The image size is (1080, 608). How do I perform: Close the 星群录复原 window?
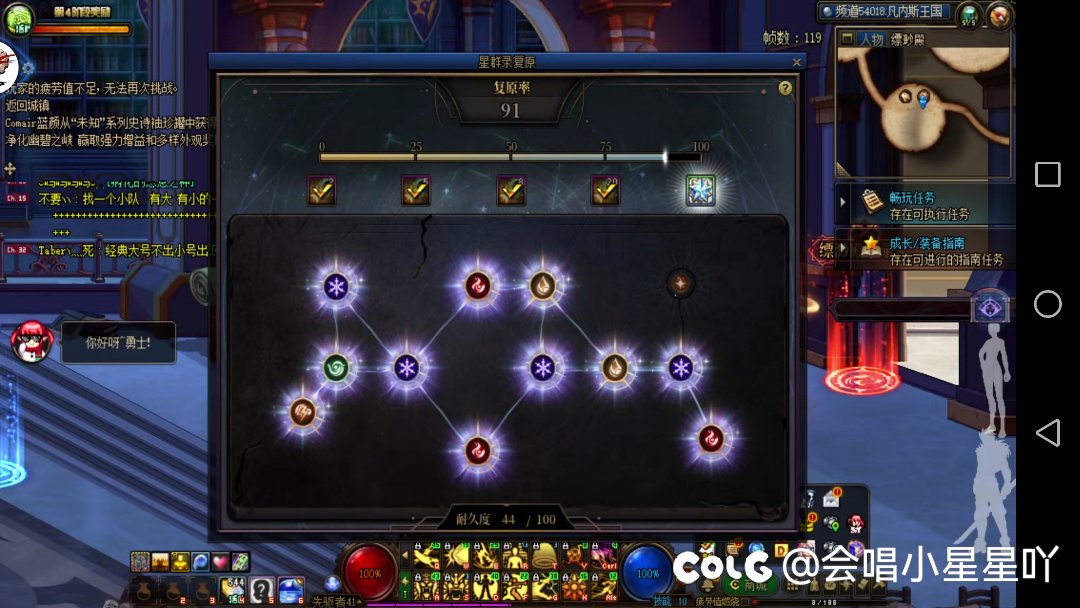(797, 62)
